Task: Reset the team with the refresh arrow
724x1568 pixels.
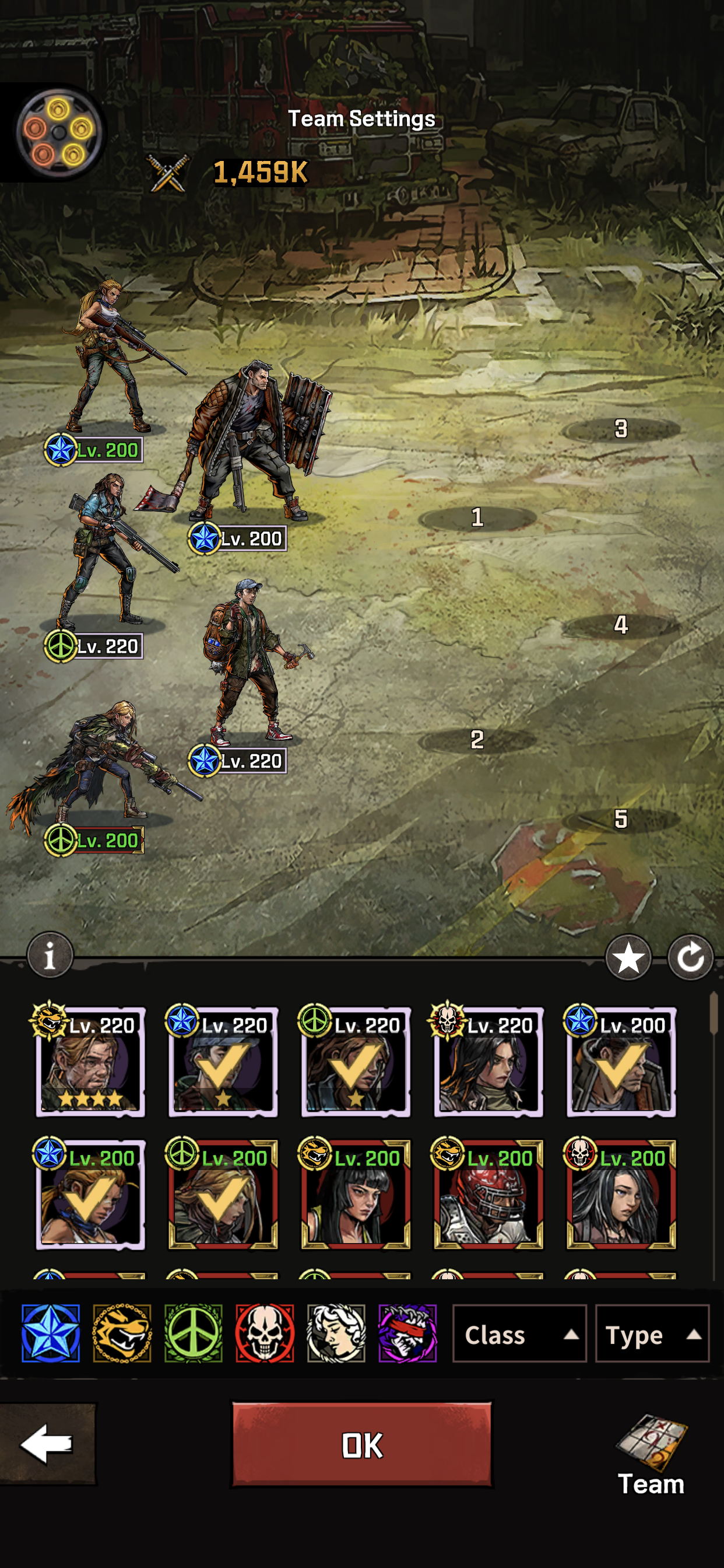Action: point(690,958)
